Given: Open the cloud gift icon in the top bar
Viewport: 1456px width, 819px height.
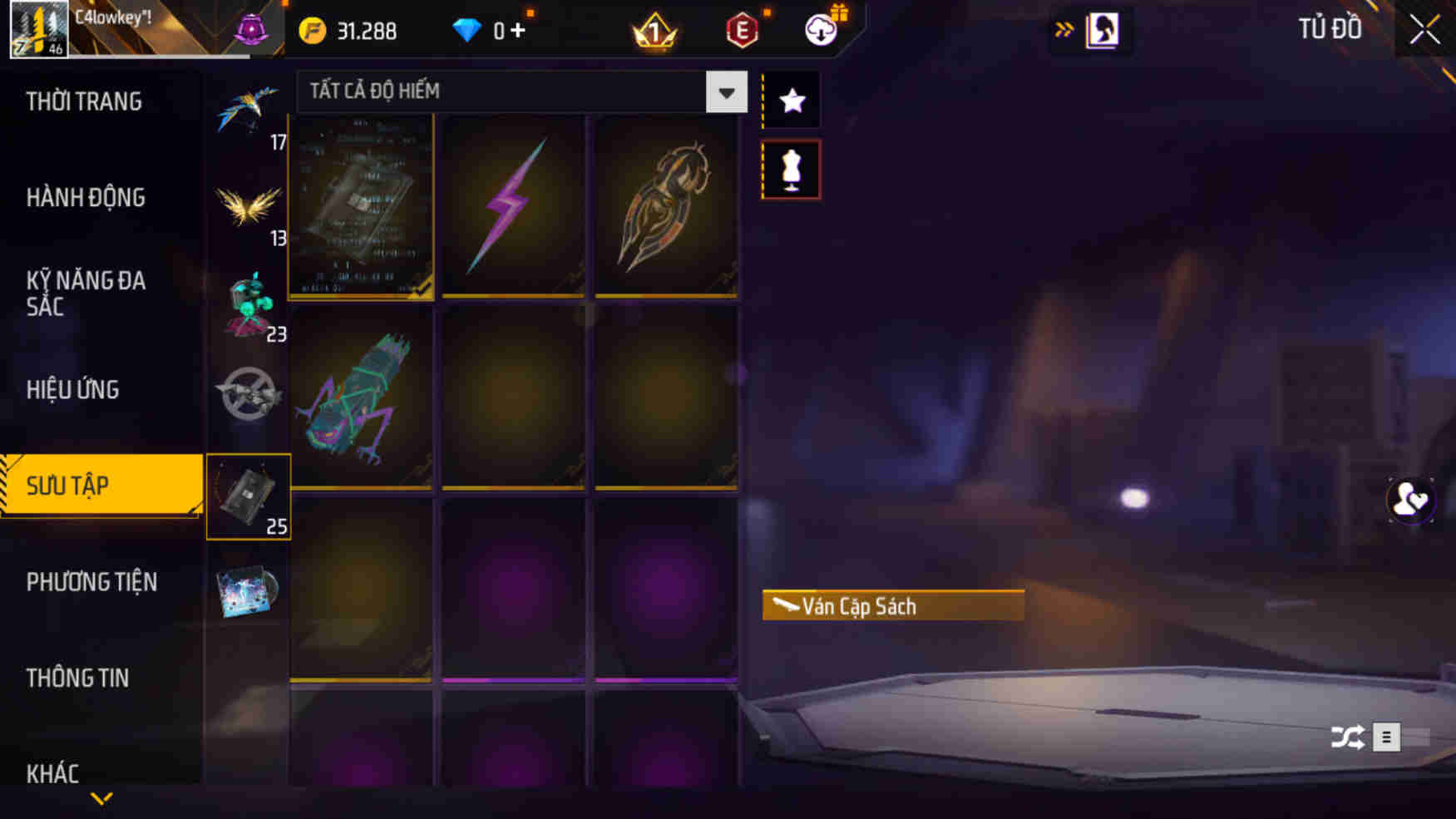Looking at the screenshot, I should point(820,28).
